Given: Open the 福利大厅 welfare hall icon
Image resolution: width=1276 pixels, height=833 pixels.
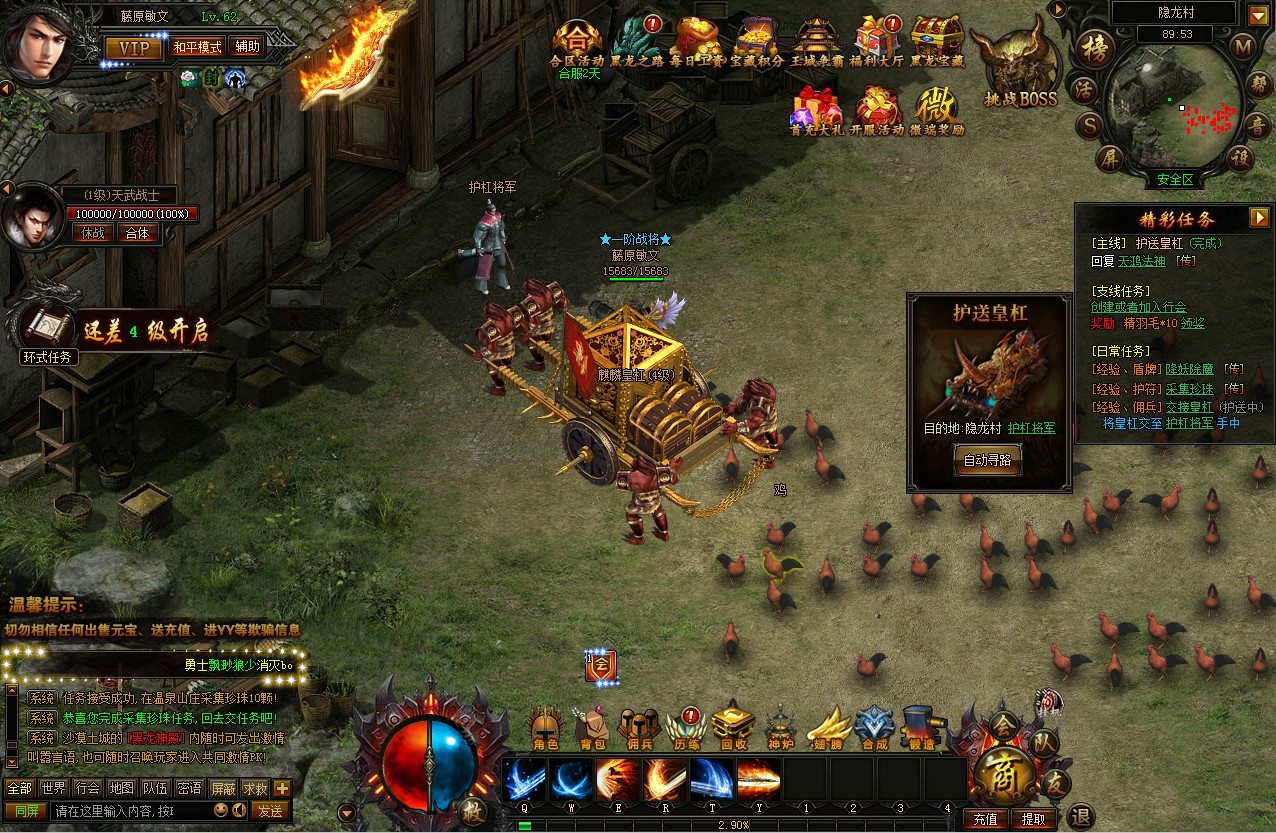Looking at the screenshot, I should (877, 43).
